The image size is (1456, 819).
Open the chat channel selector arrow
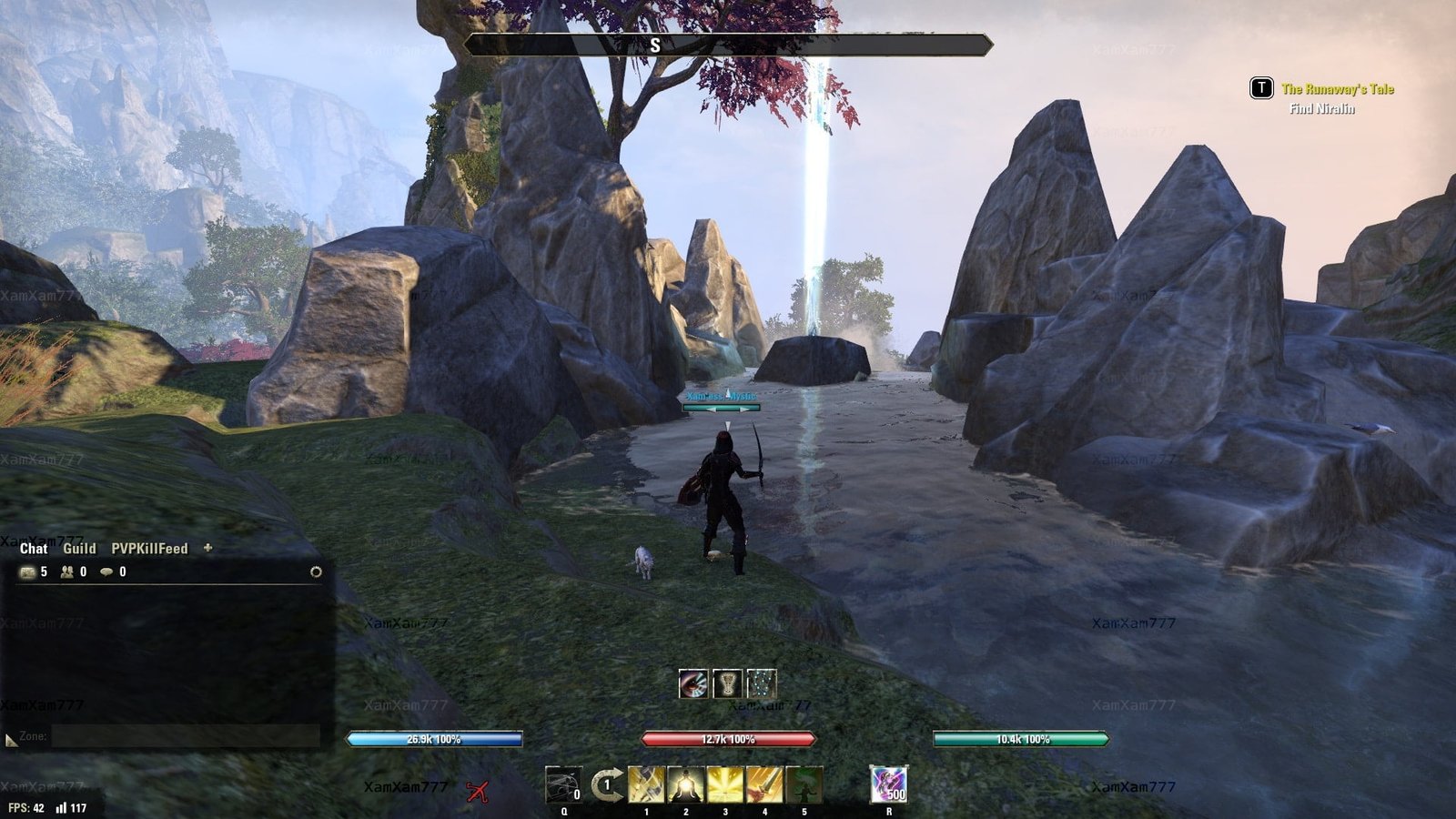click(x=11, y=741)
